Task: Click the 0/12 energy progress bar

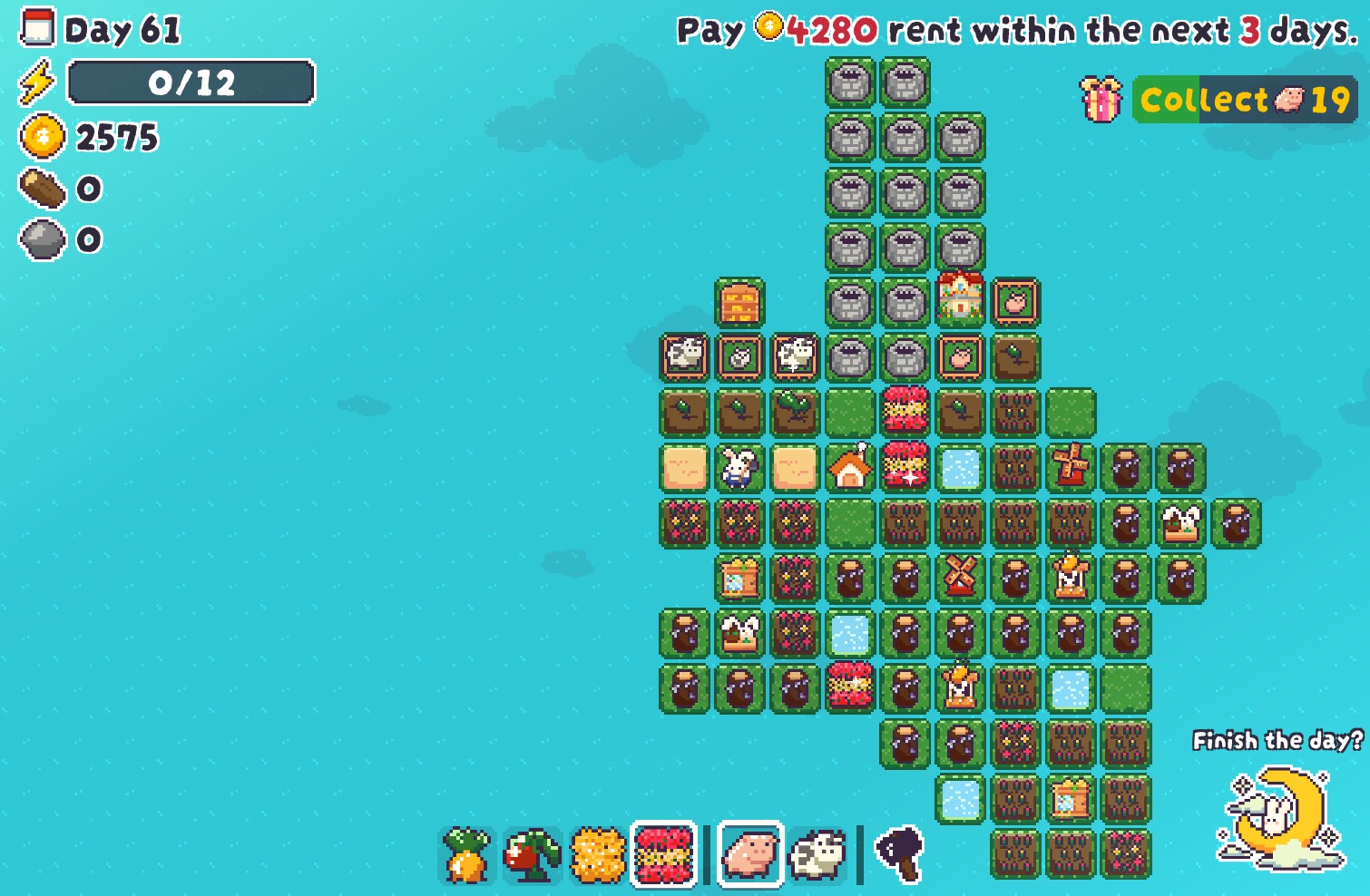Action: click(x=191, y=83)
